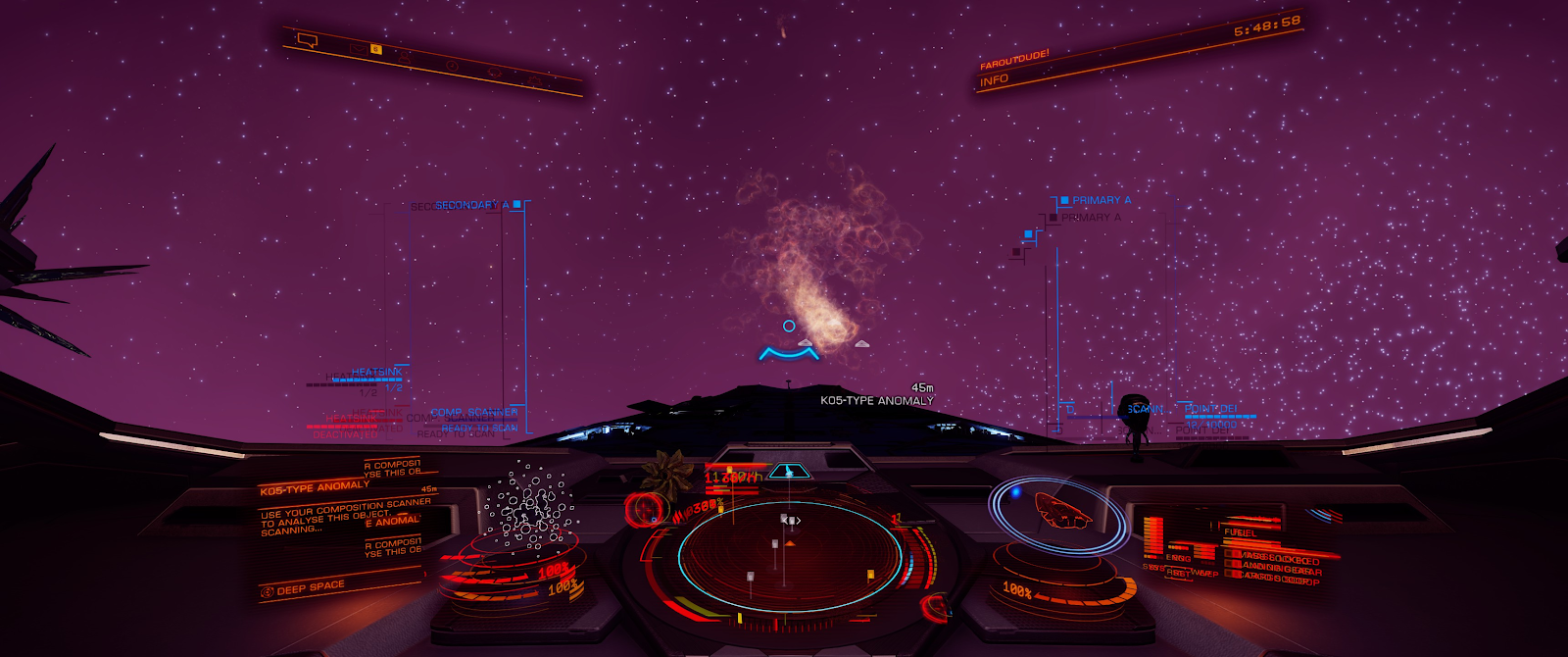Toggle the Landing Gear indicator
The image size is (1568, 657).
(x=1282, y=569)
